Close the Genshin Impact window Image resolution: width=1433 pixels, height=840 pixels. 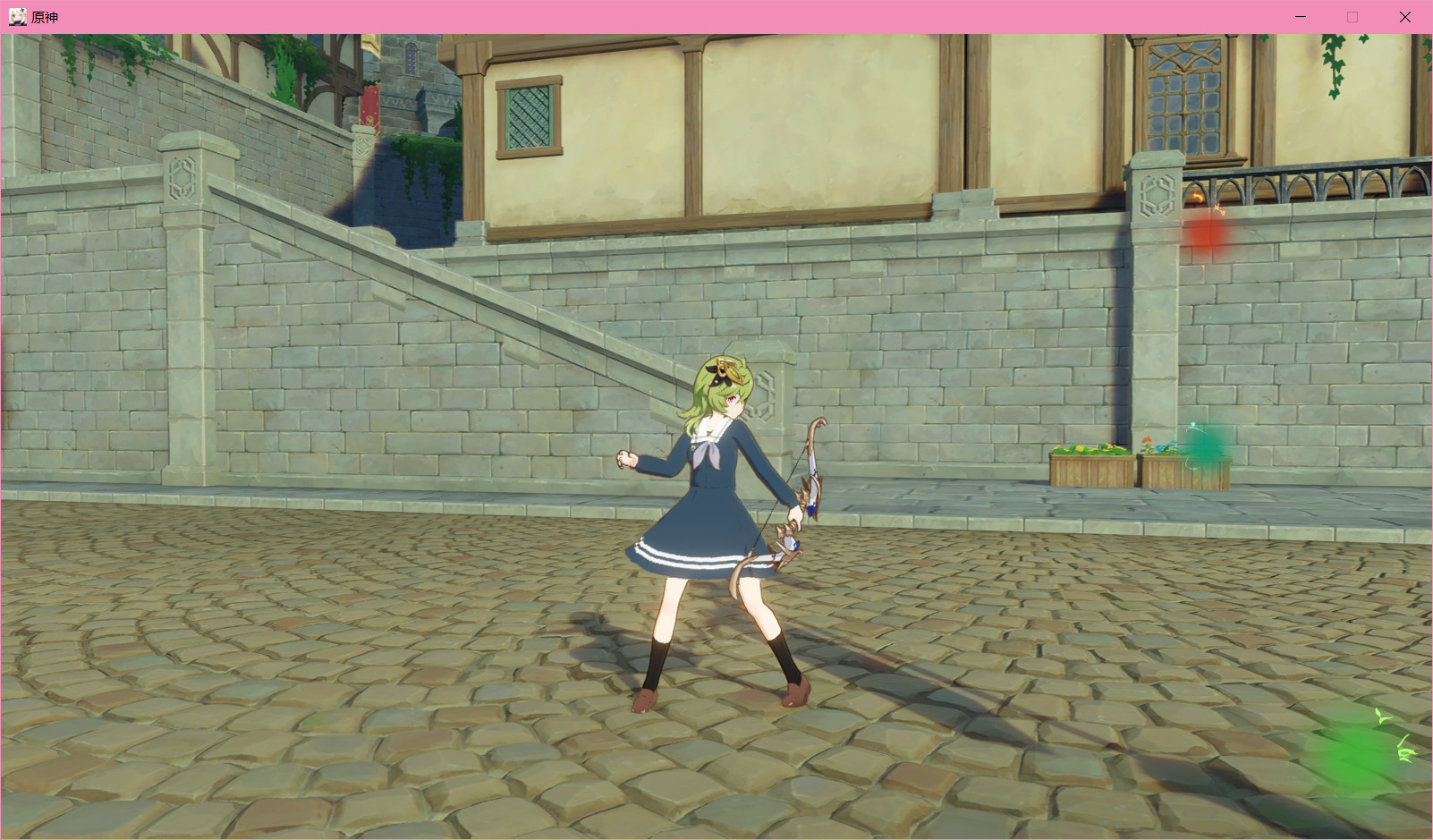tap(1404, 16)
